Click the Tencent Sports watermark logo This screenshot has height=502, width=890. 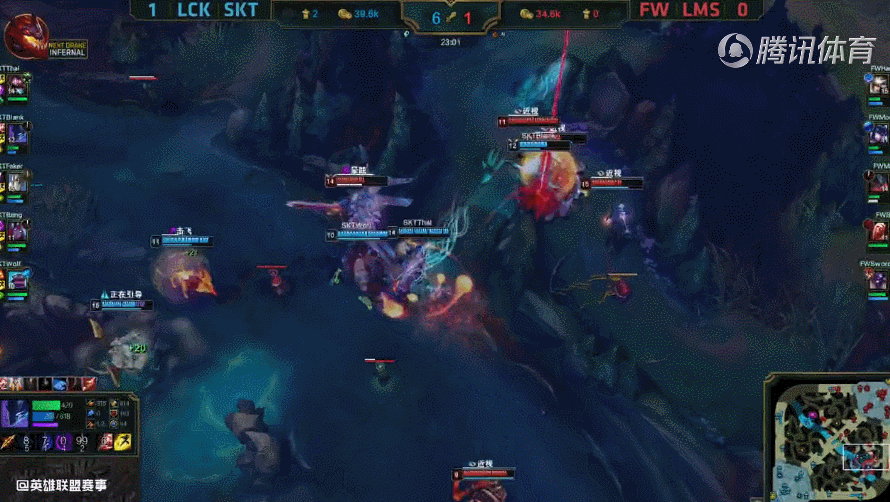[797, 48]
